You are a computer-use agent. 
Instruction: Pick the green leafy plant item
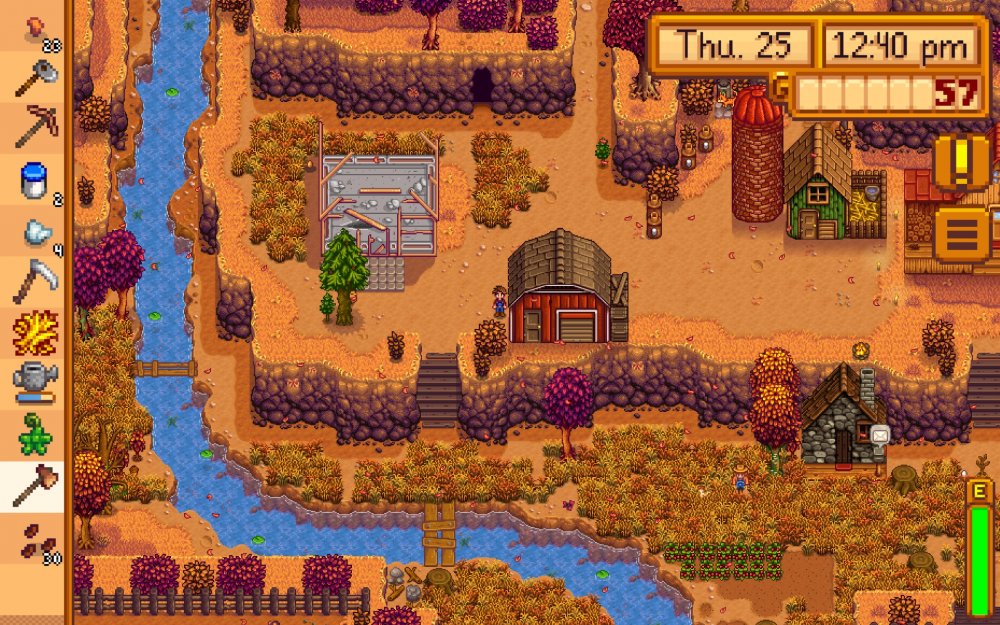[34, 436]
